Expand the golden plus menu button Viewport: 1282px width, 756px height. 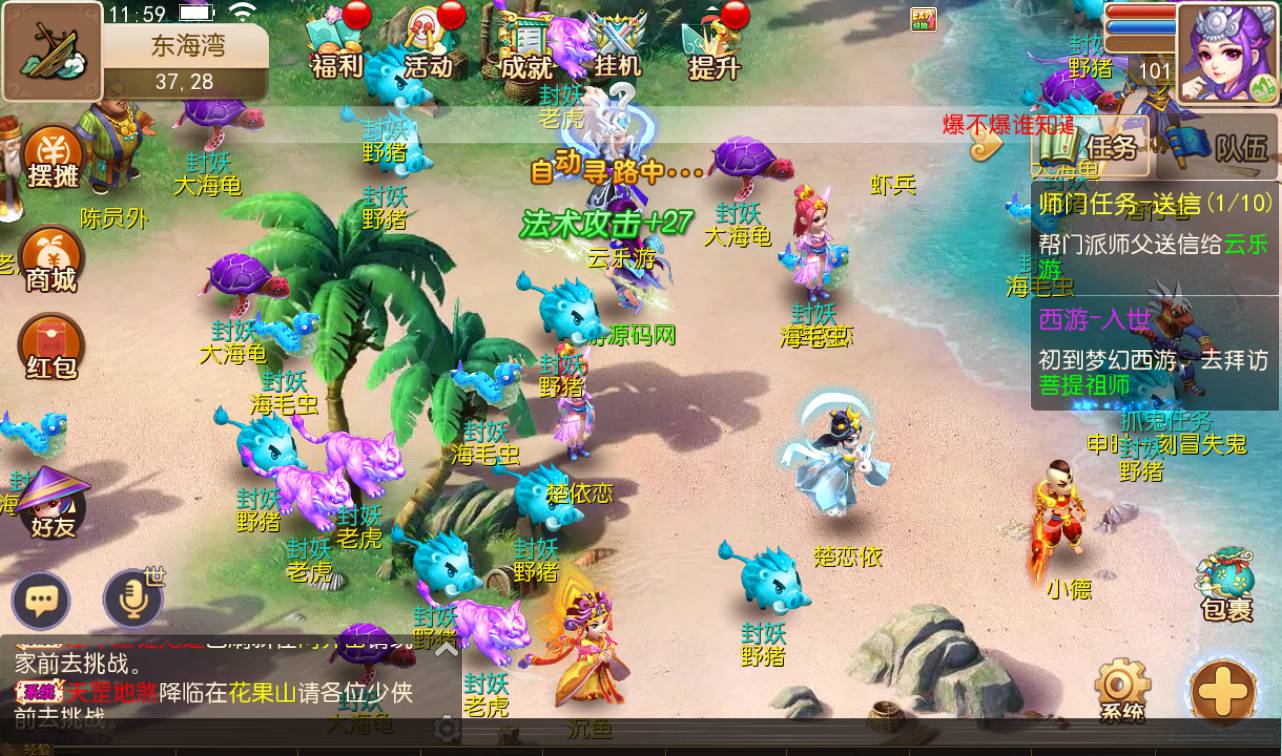(1224, 690)
